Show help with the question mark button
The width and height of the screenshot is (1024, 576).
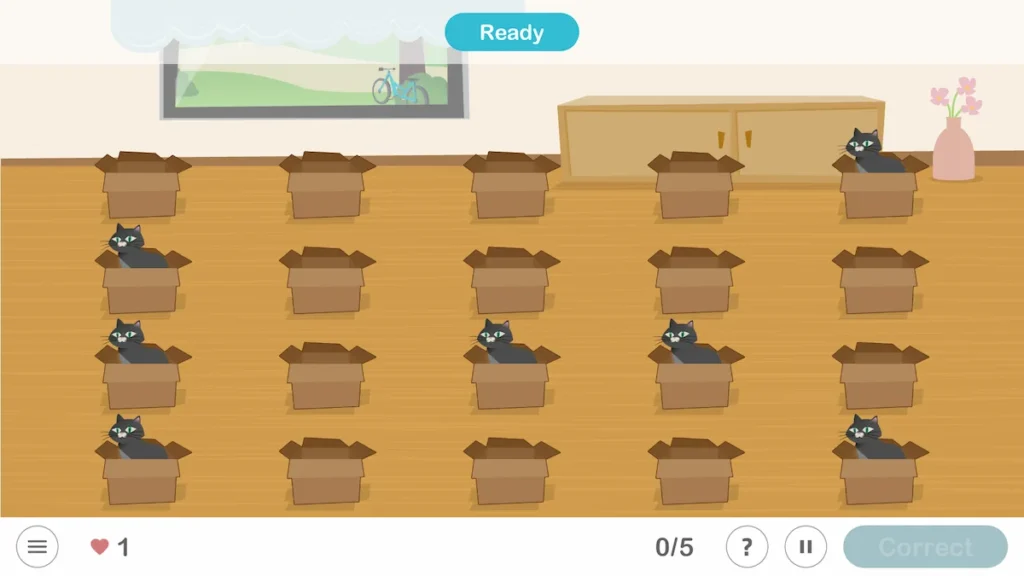746,547
